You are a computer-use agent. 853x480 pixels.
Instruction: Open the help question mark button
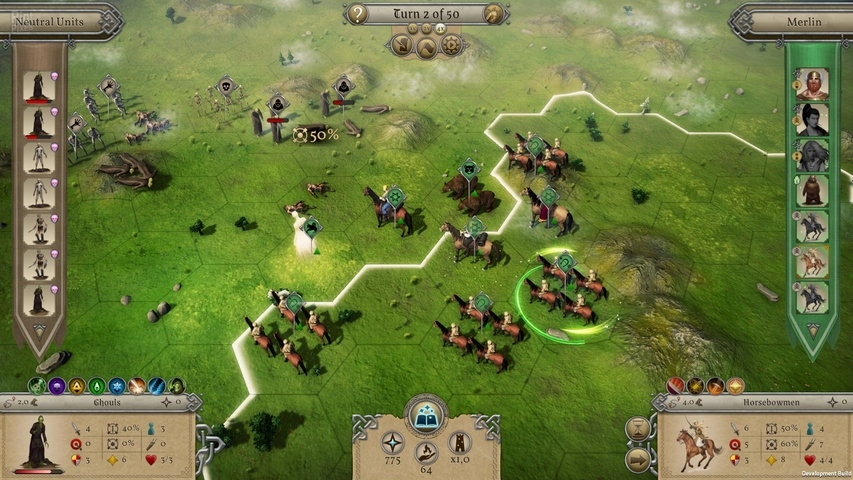[x=358, y=14]
